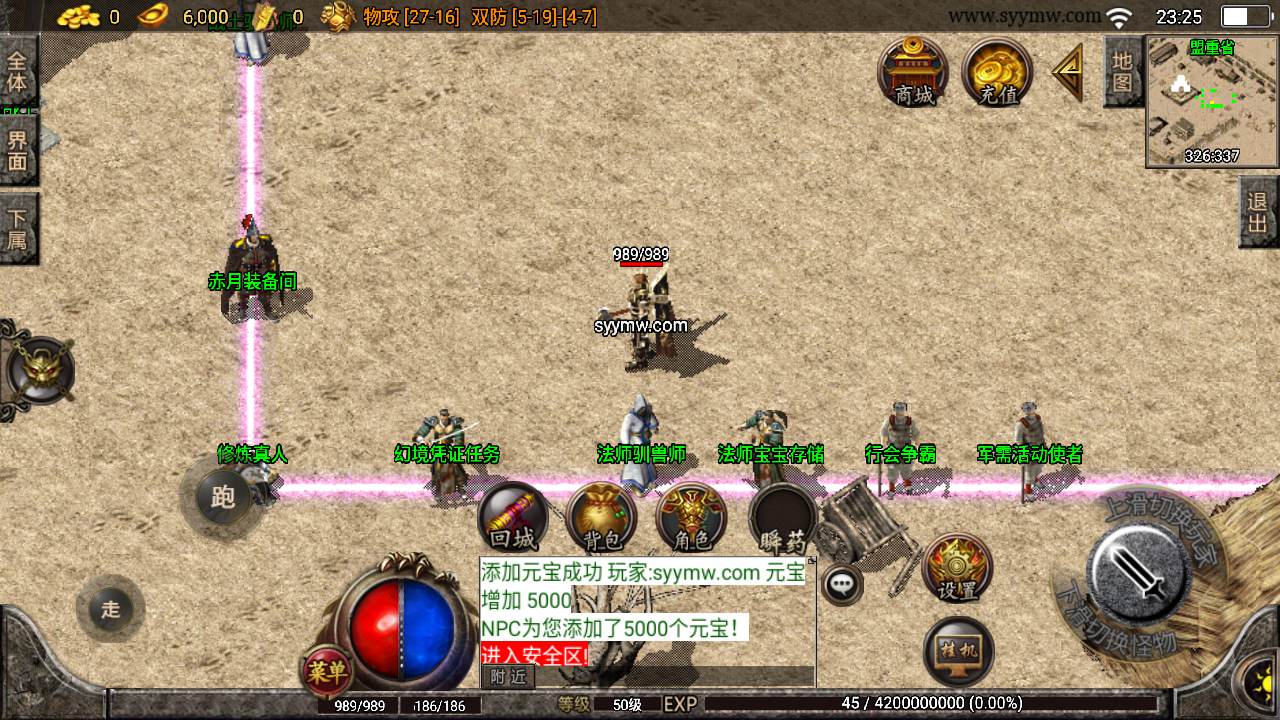Select the 全体 side tab
Viewport: 1280px width, 720px height.
click(x=18, y=70)
